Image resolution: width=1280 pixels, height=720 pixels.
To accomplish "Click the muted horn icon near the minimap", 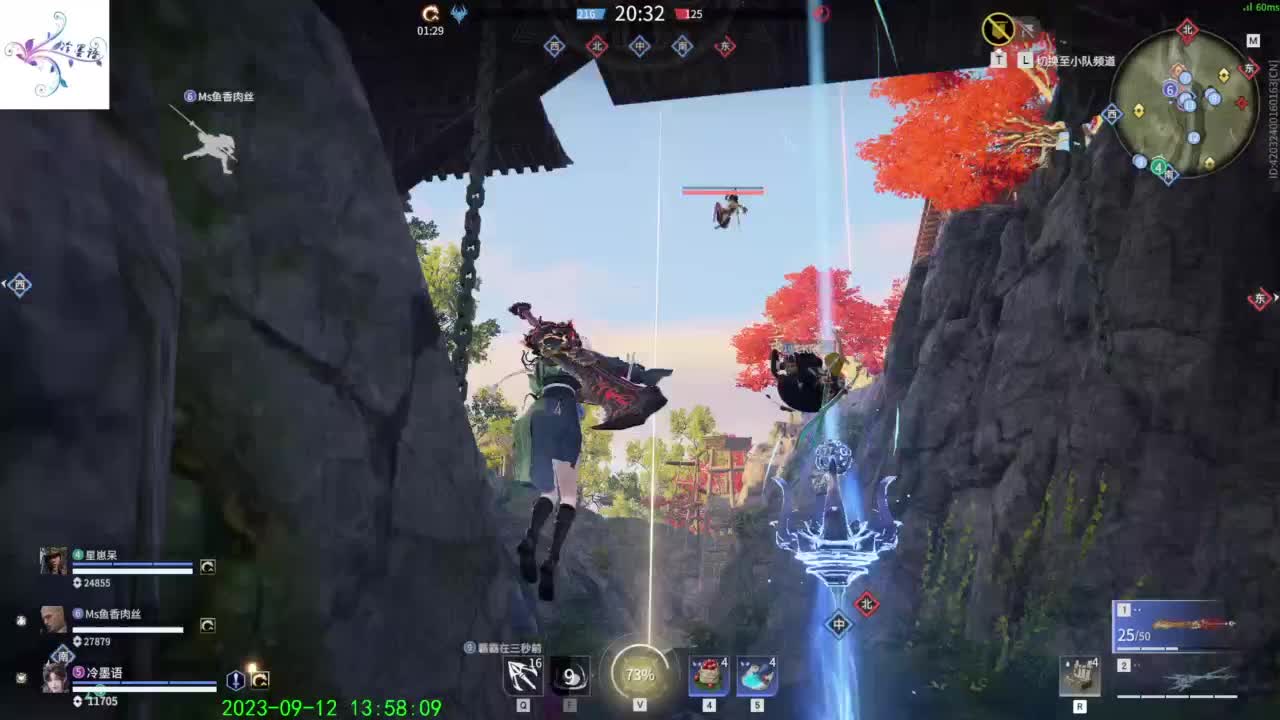I will coord(997,30).
